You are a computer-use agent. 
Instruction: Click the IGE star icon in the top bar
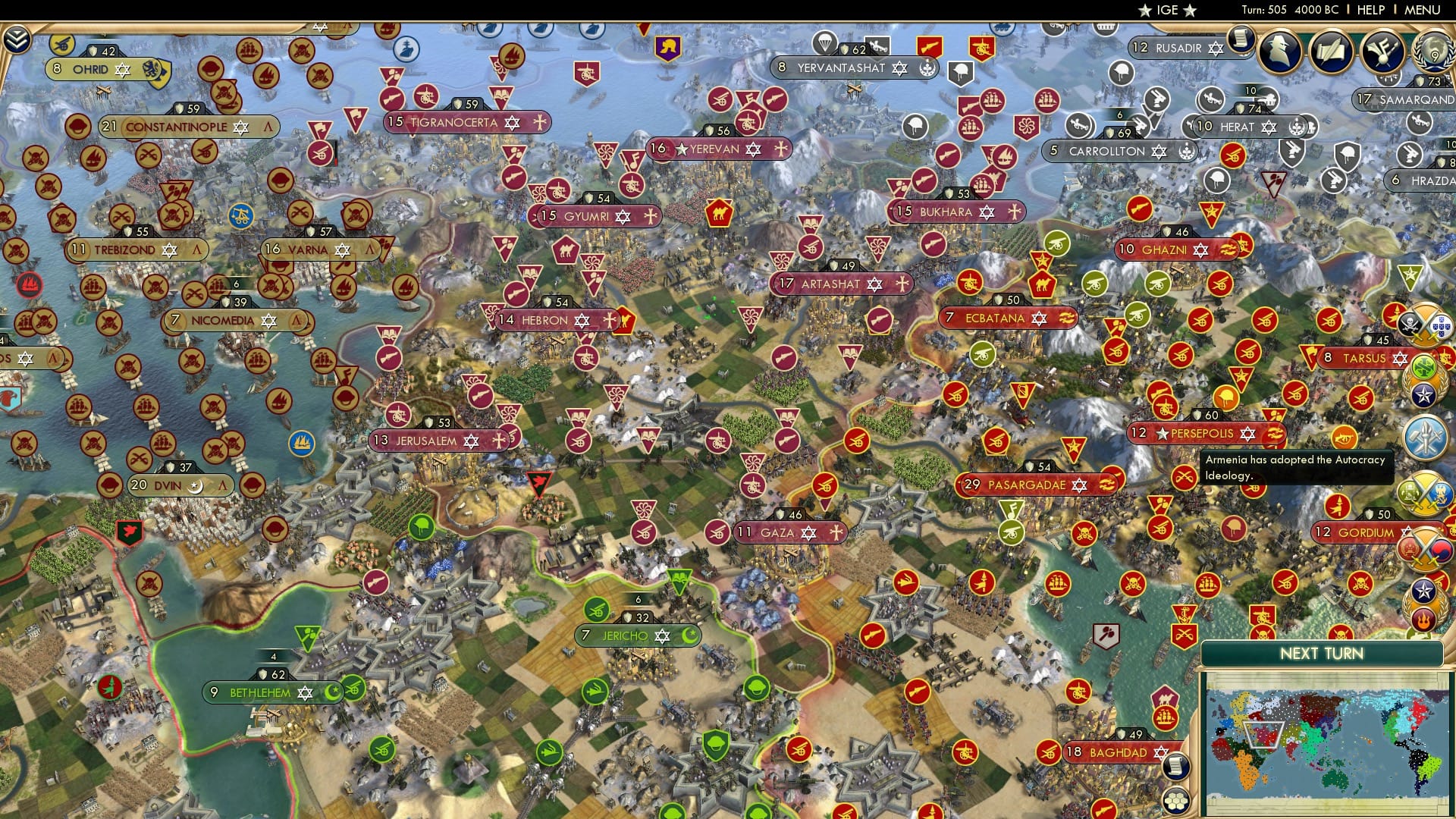(1145, 10)
